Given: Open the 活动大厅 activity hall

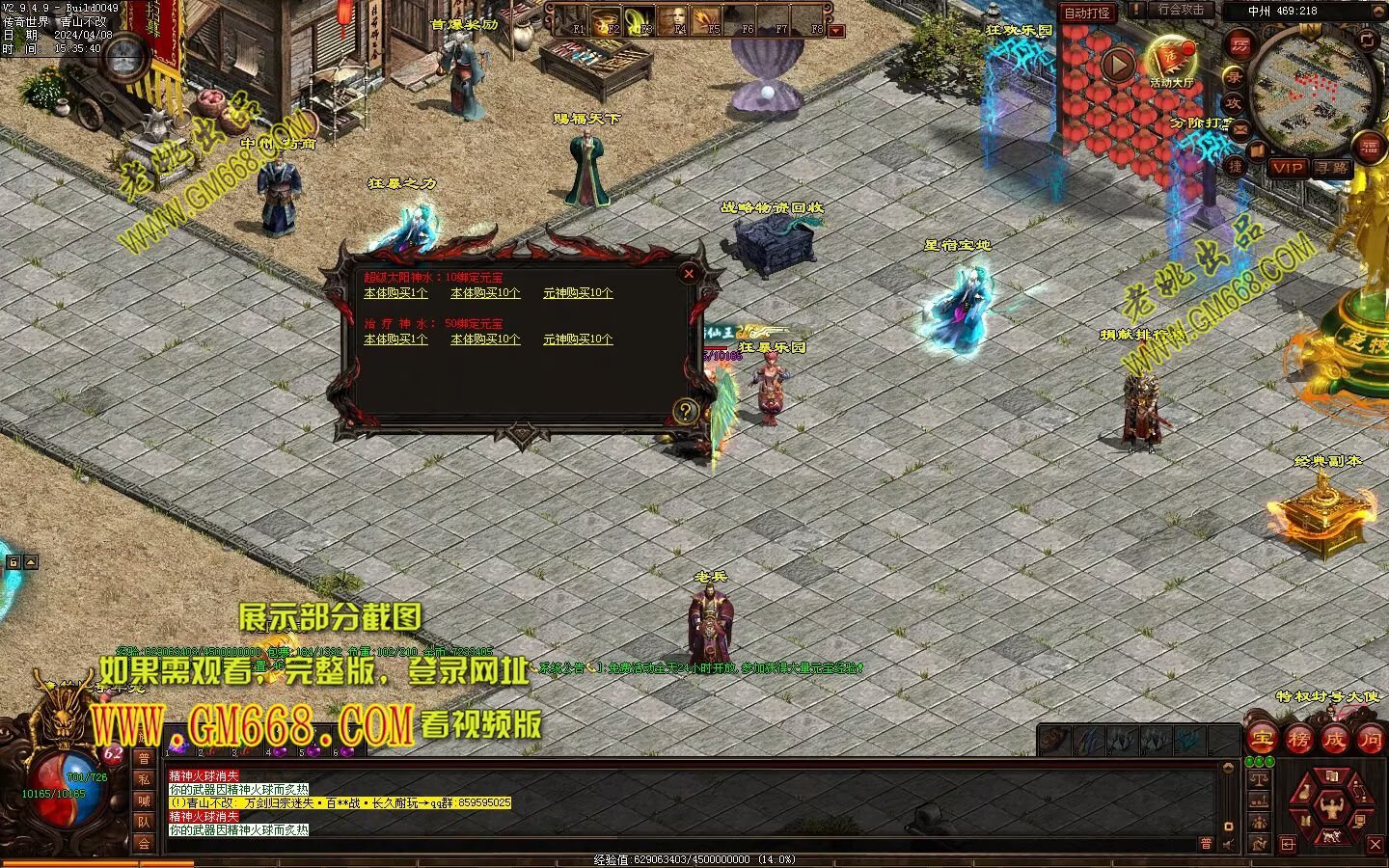Looking at the screenshot, I should pyautogui.click(x=1171, y=62).
